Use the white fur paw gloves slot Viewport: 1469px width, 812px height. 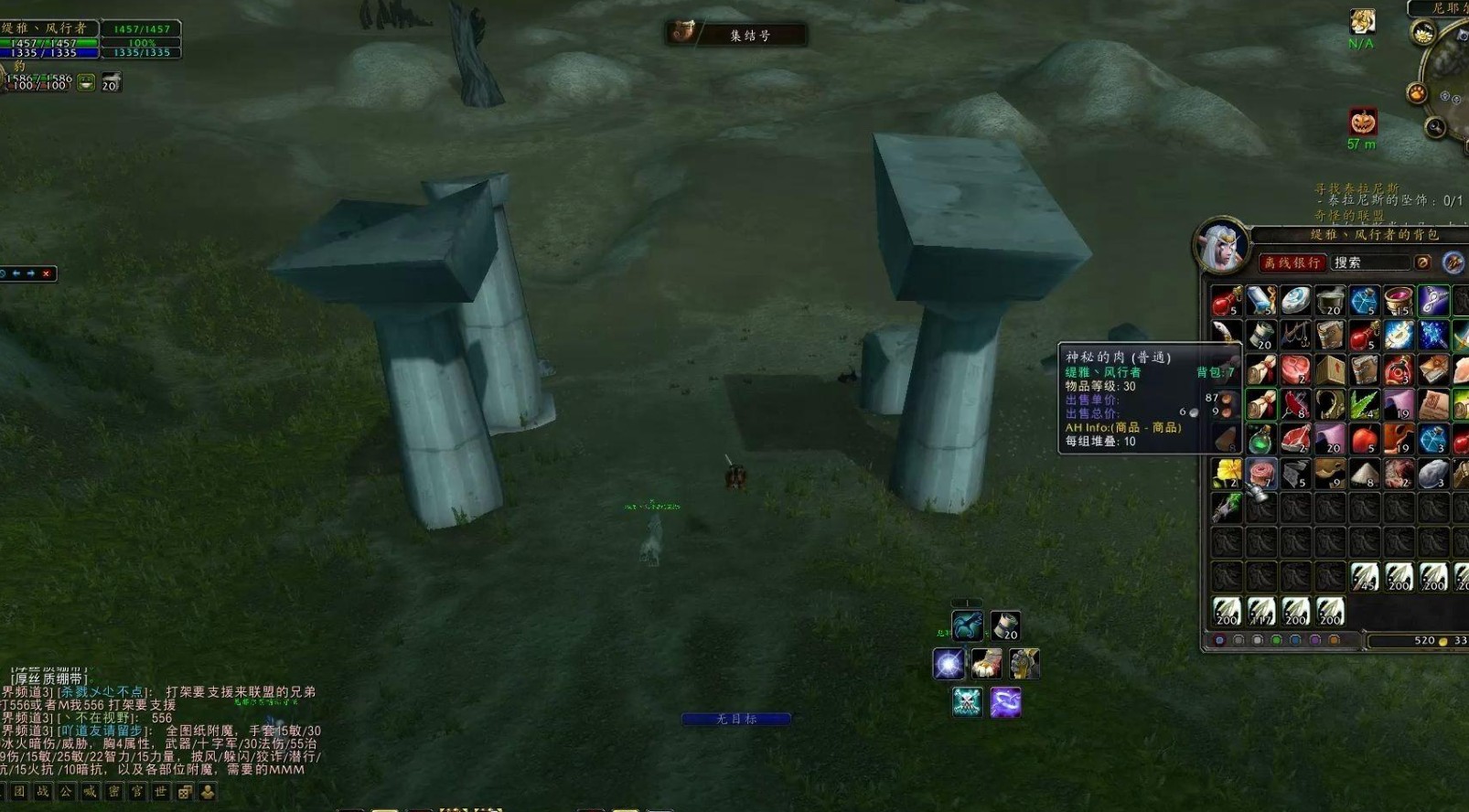pos(987,664)
